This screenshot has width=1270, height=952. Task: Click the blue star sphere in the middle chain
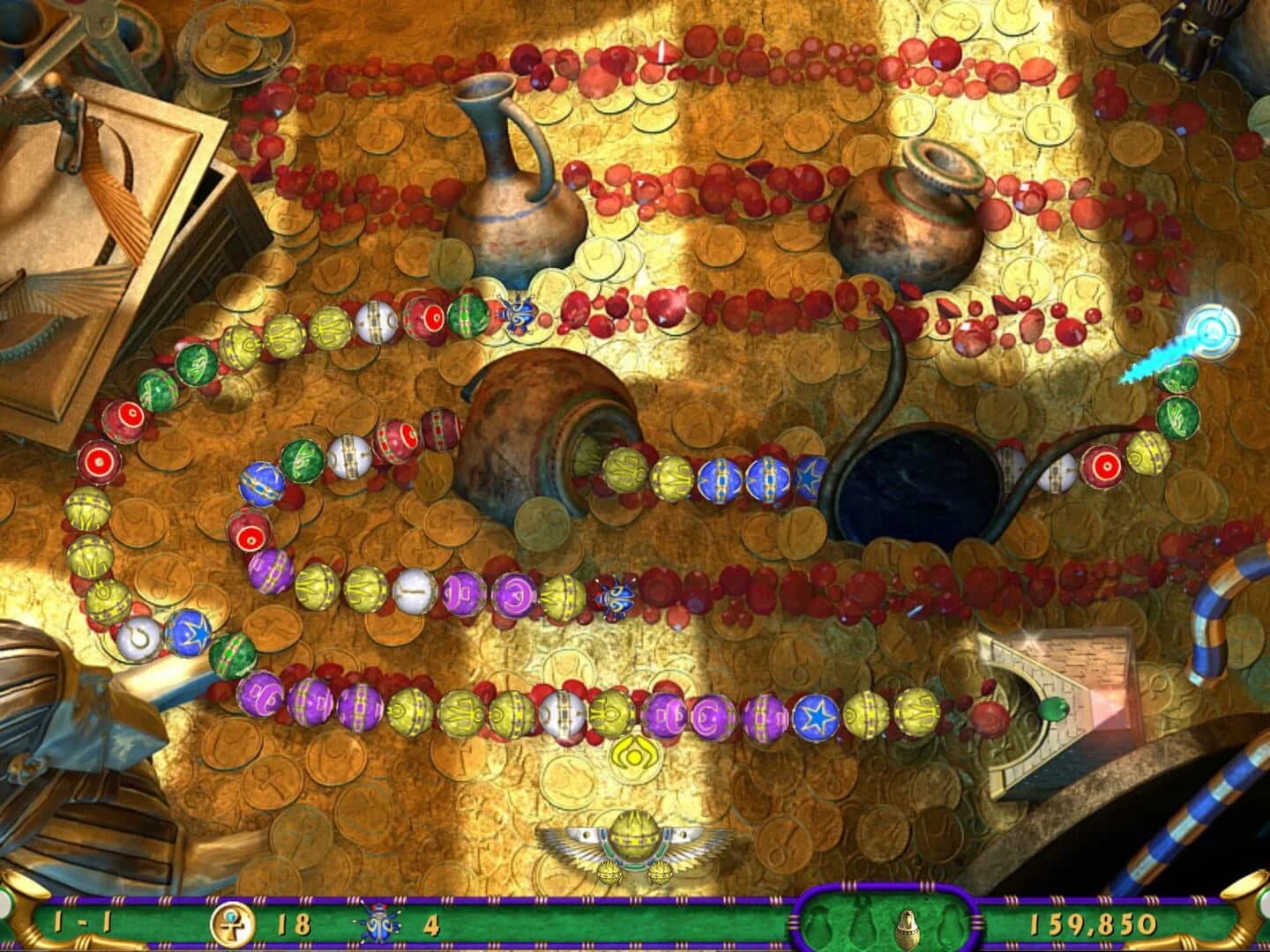pyautogui.click(x=811, y=479)
